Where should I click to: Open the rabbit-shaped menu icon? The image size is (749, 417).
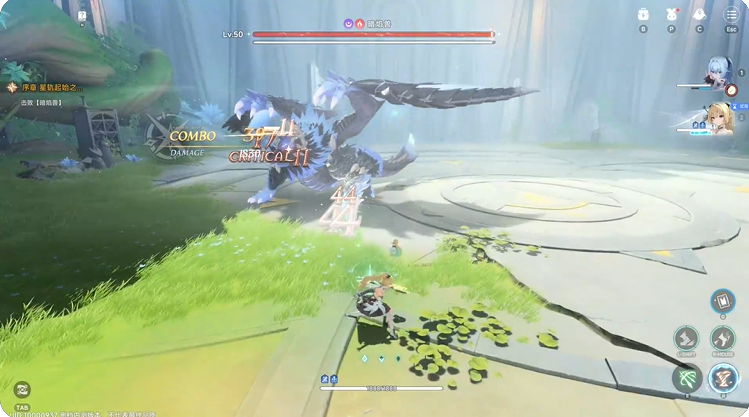671,14
